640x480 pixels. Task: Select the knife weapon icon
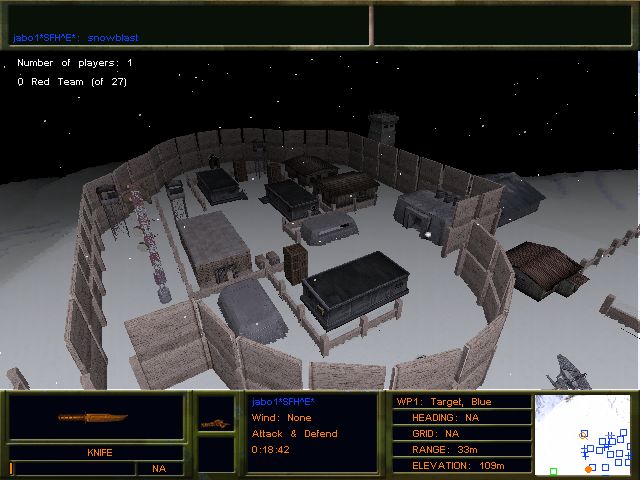pos(96,417)
